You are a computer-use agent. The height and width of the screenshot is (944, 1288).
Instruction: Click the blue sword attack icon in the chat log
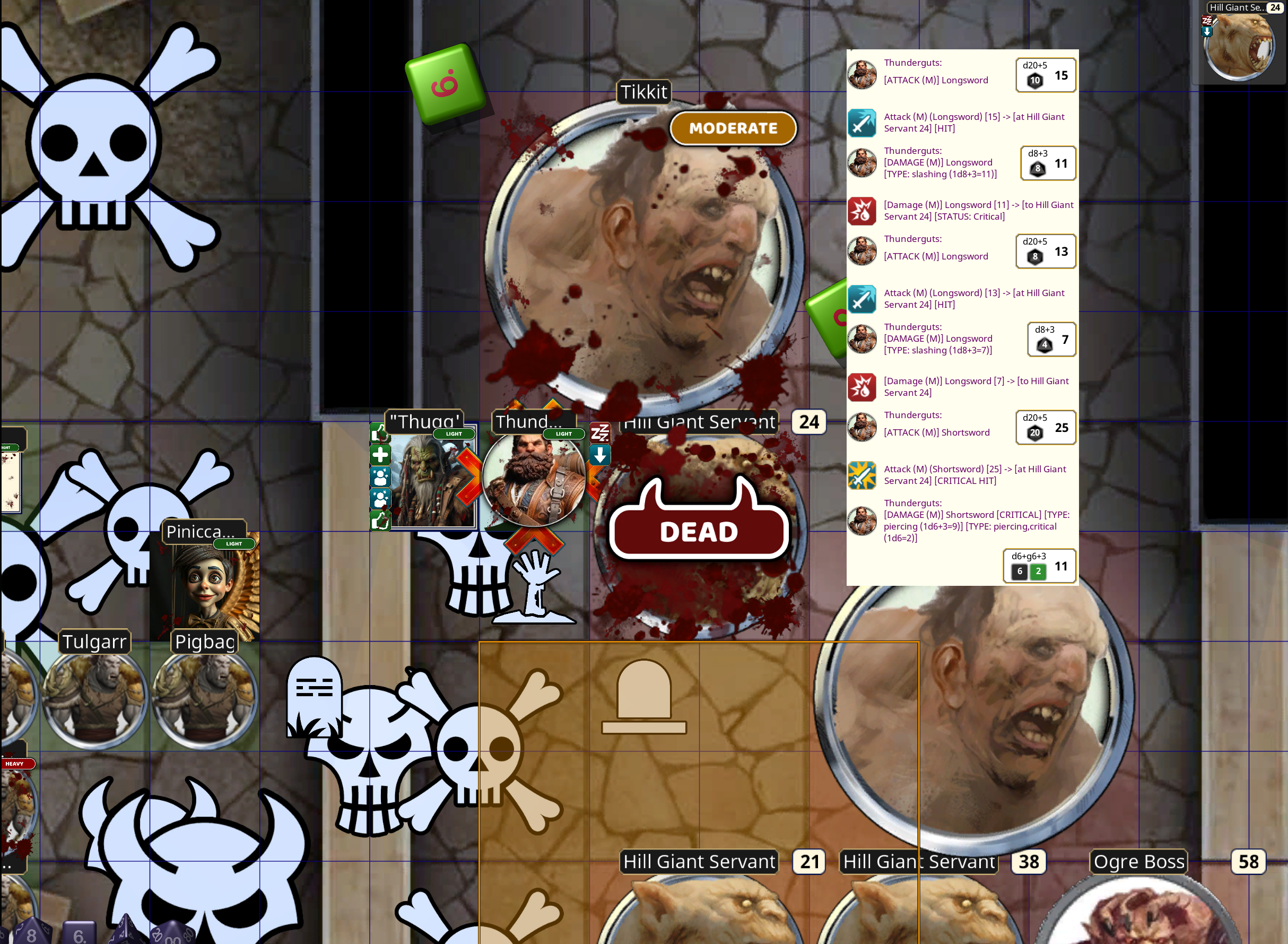862,122
